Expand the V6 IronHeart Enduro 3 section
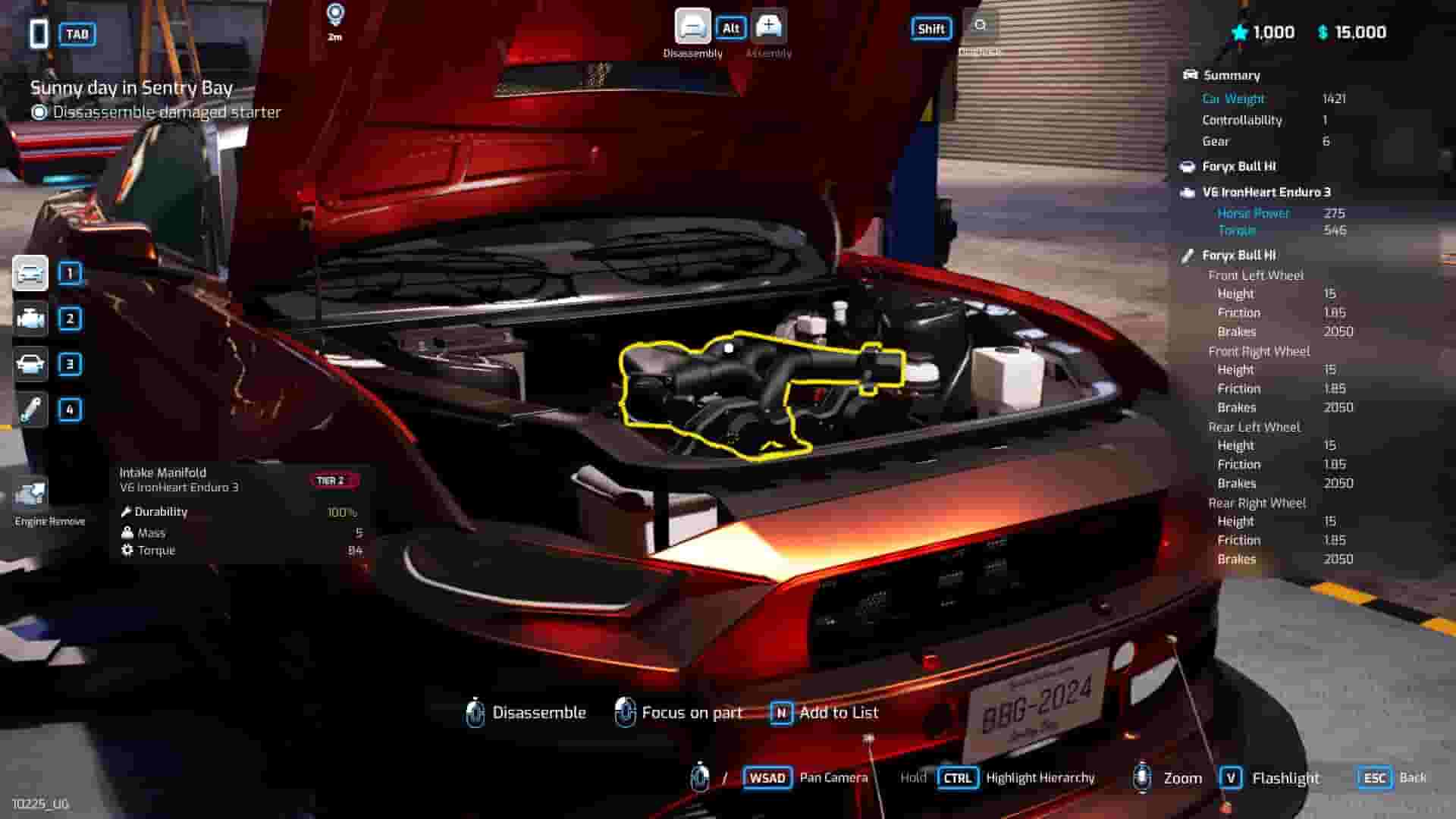Screen dimensions: 1456x819 (1266, 192)
